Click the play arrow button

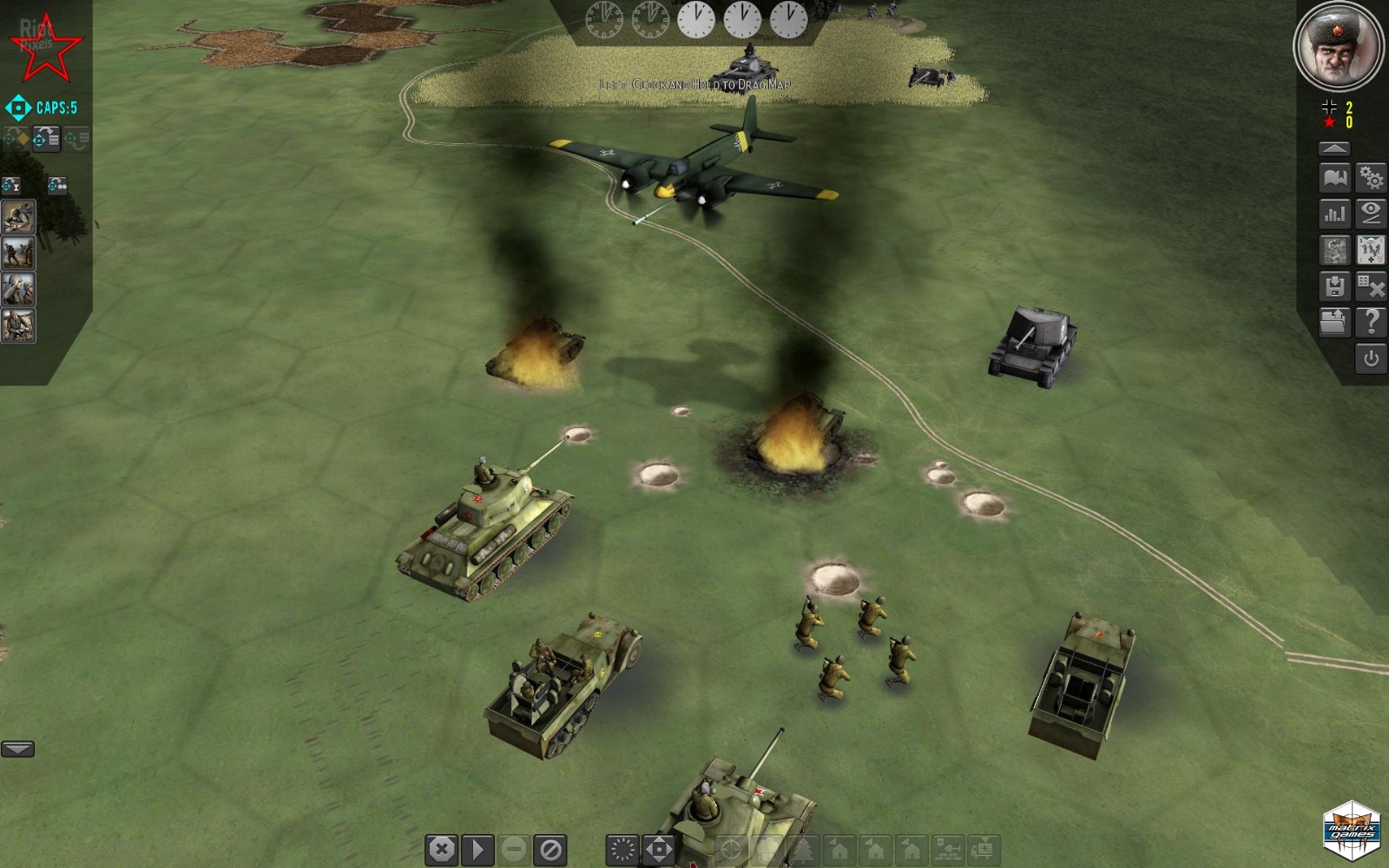477,849
